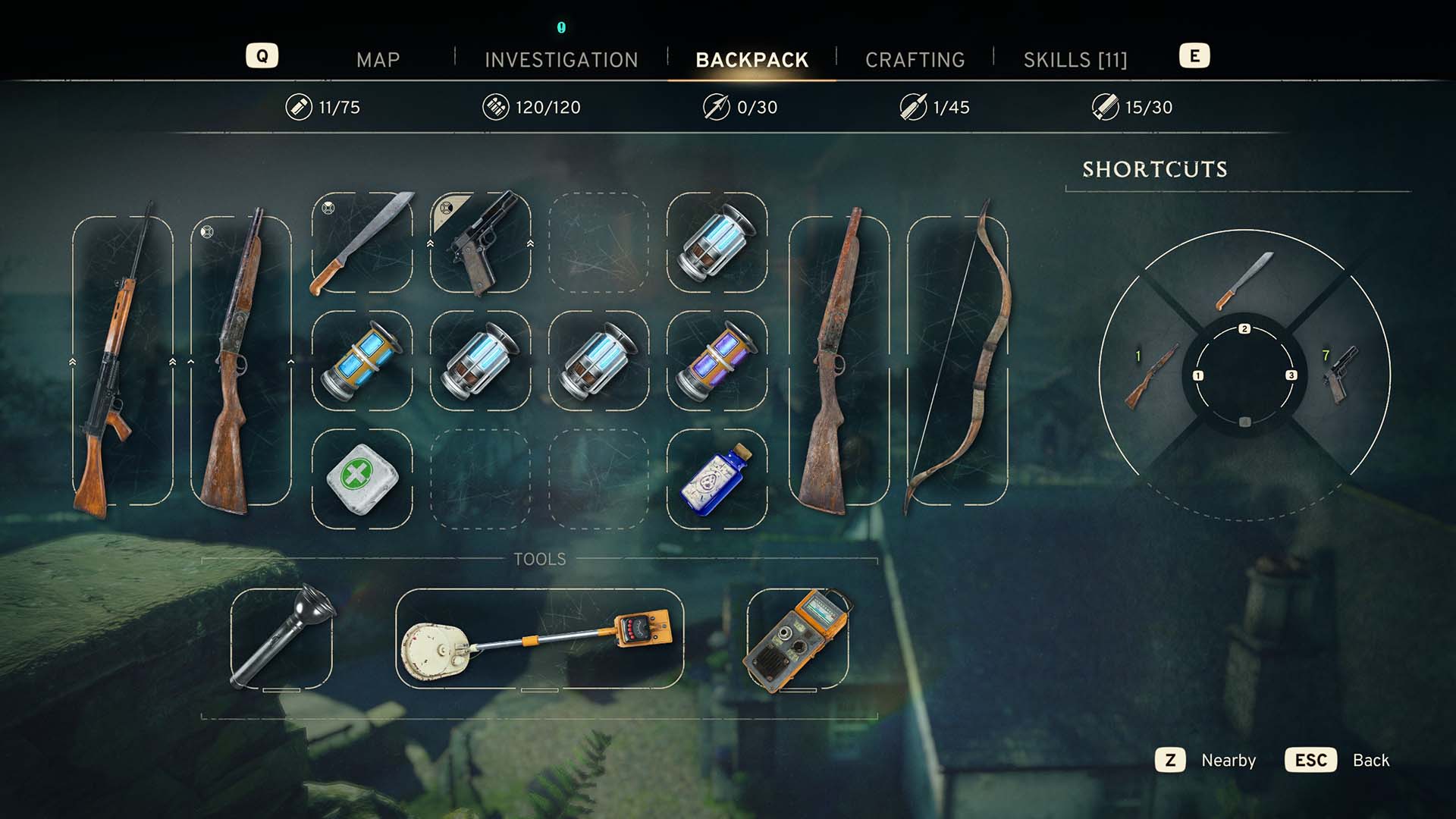1456x819 pixels.
Task: Switch to the Map tab
Action: pos(378,60)
